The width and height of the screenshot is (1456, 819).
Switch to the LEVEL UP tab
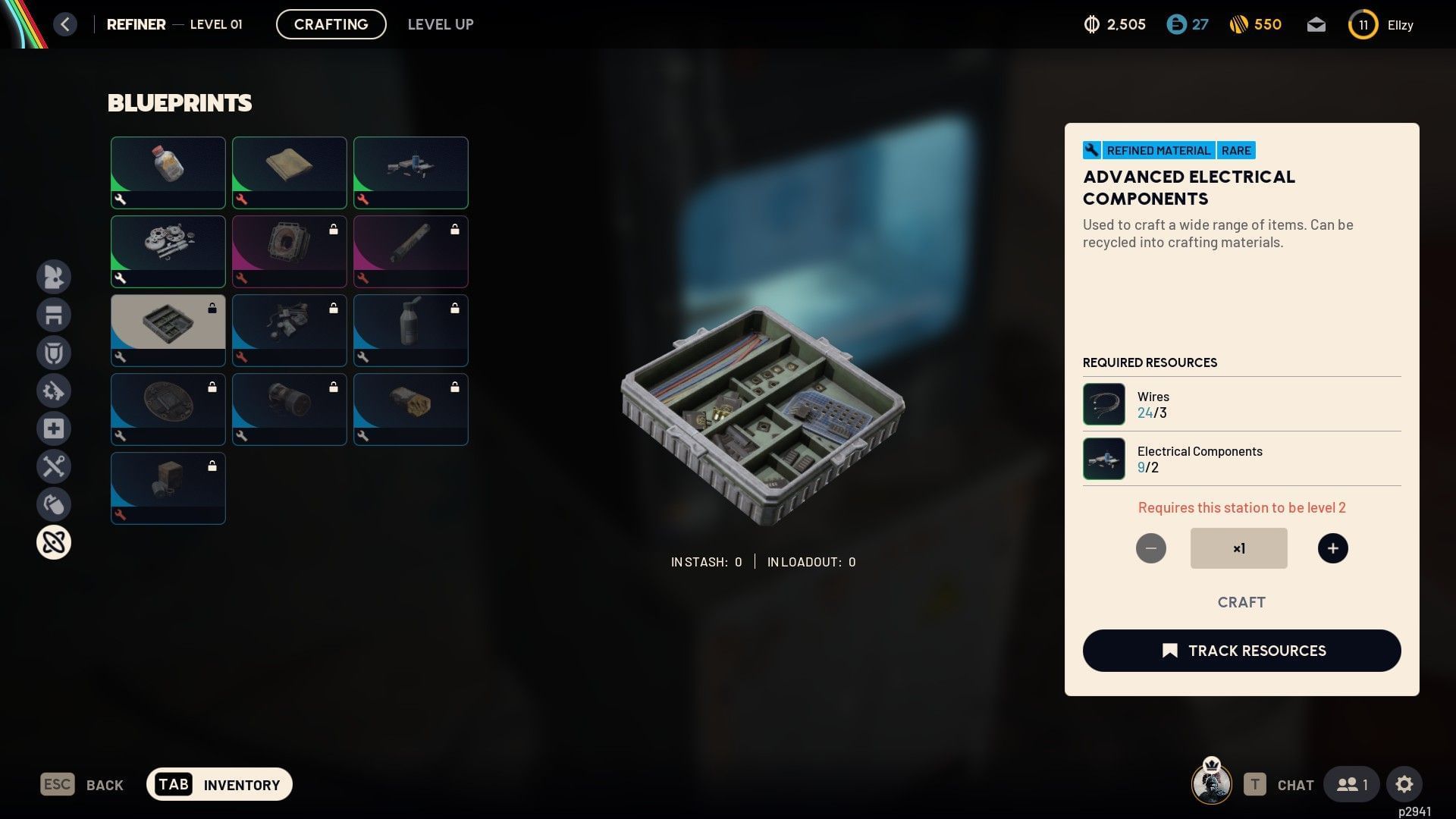click(441, 24)
